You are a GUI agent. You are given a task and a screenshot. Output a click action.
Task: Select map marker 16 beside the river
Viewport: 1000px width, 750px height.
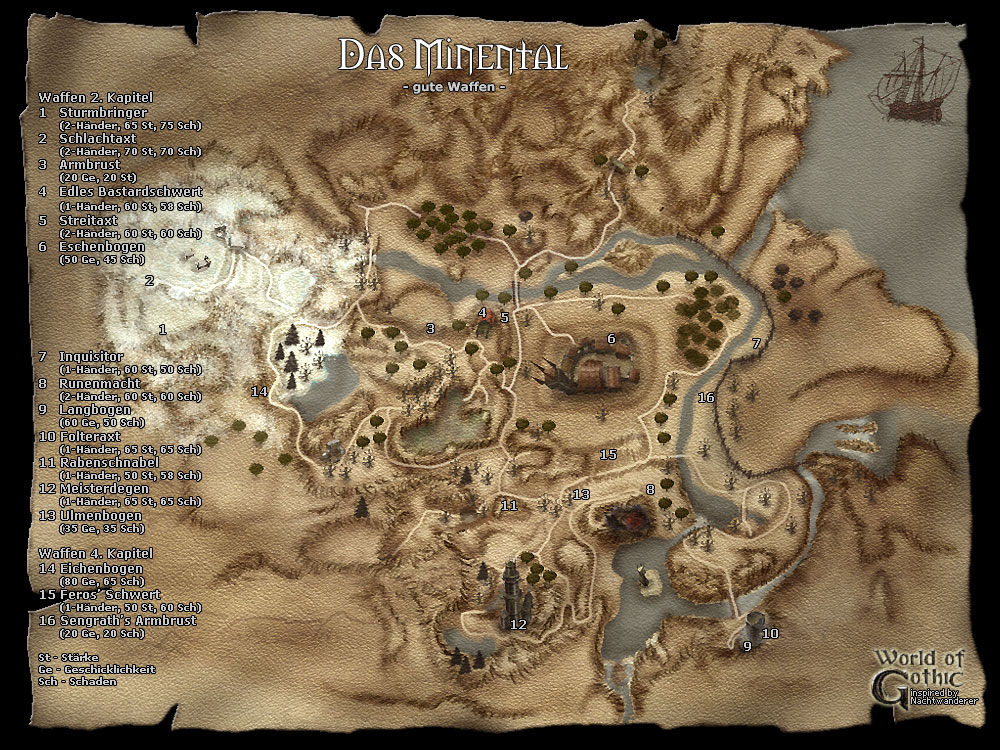point(706,398)
